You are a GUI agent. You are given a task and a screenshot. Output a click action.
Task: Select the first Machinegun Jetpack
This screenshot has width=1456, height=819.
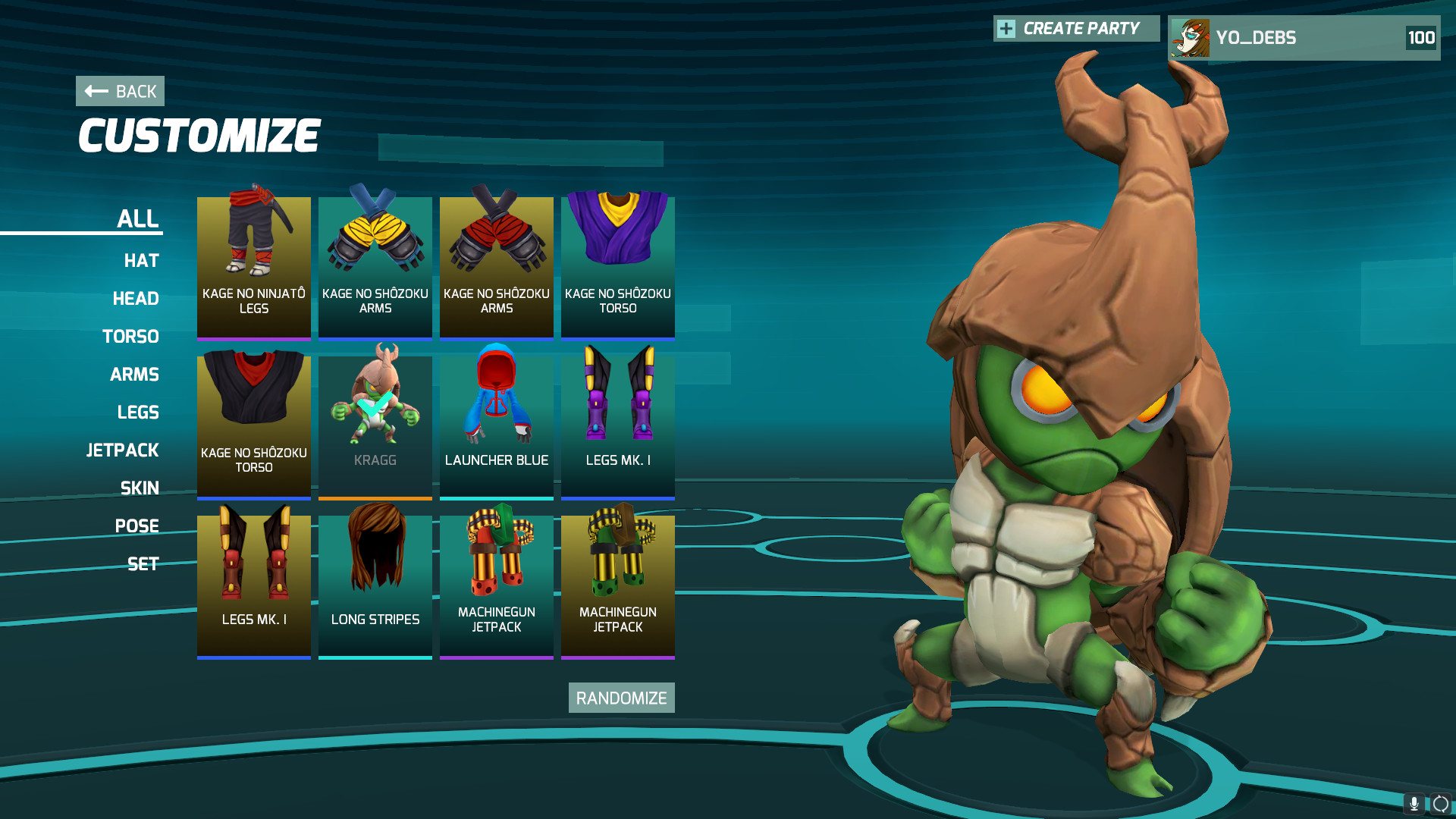coord(496,584)
